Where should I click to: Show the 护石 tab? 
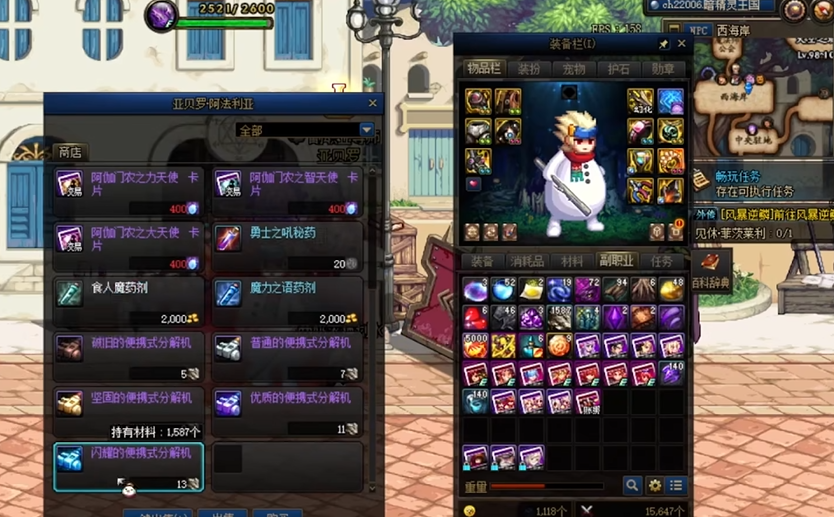pyautogui.click(x=619, y=69)
